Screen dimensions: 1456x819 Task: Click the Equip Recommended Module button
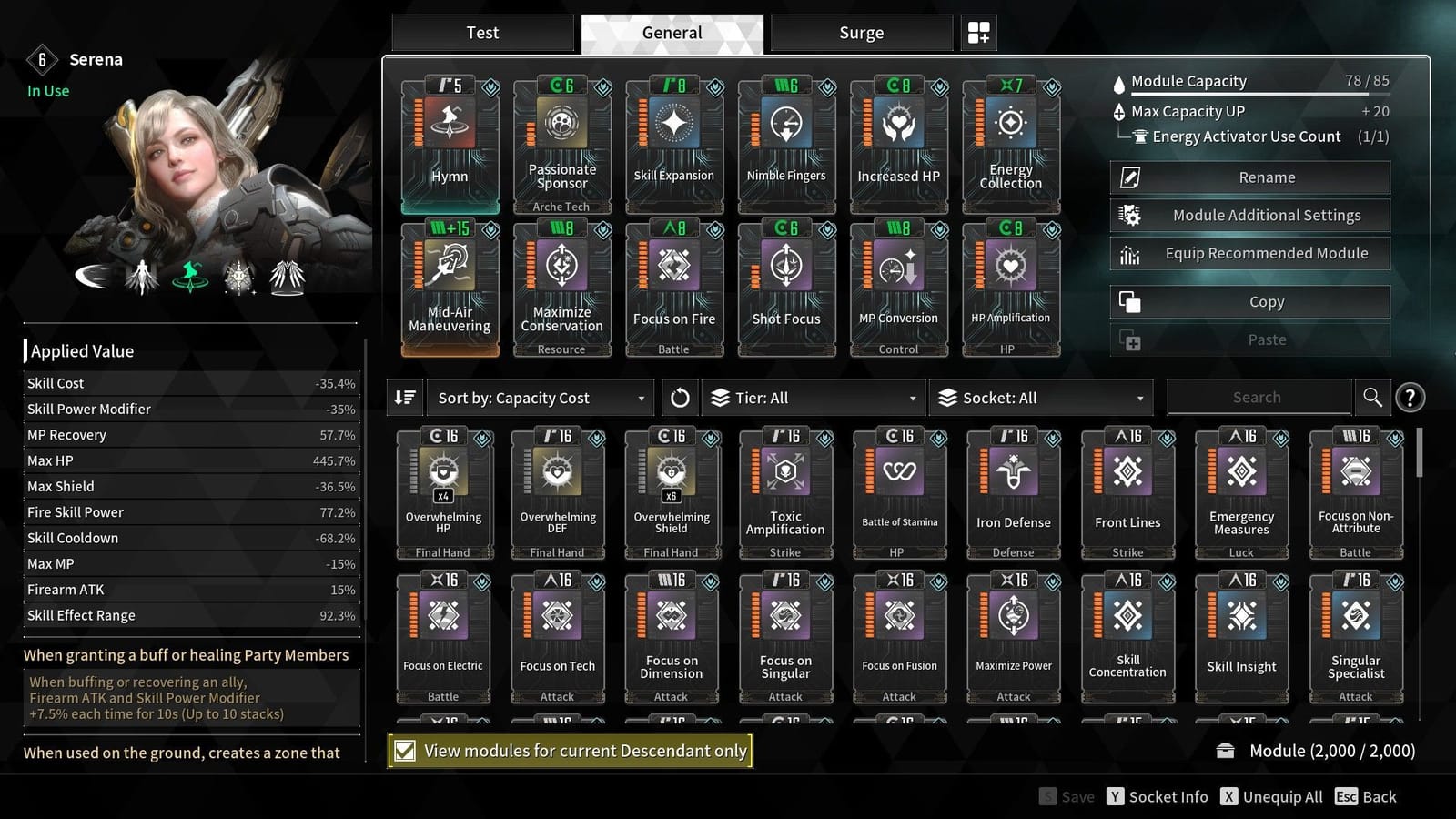(1249, 253)
